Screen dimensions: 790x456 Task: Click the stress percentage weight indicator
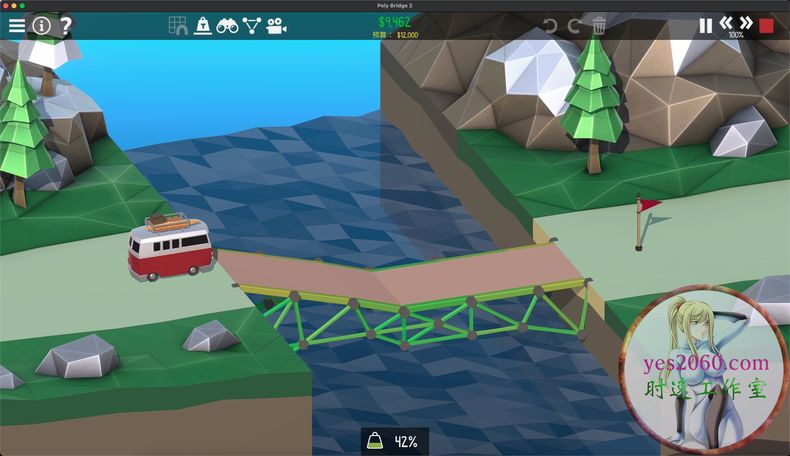click(394, 441)
